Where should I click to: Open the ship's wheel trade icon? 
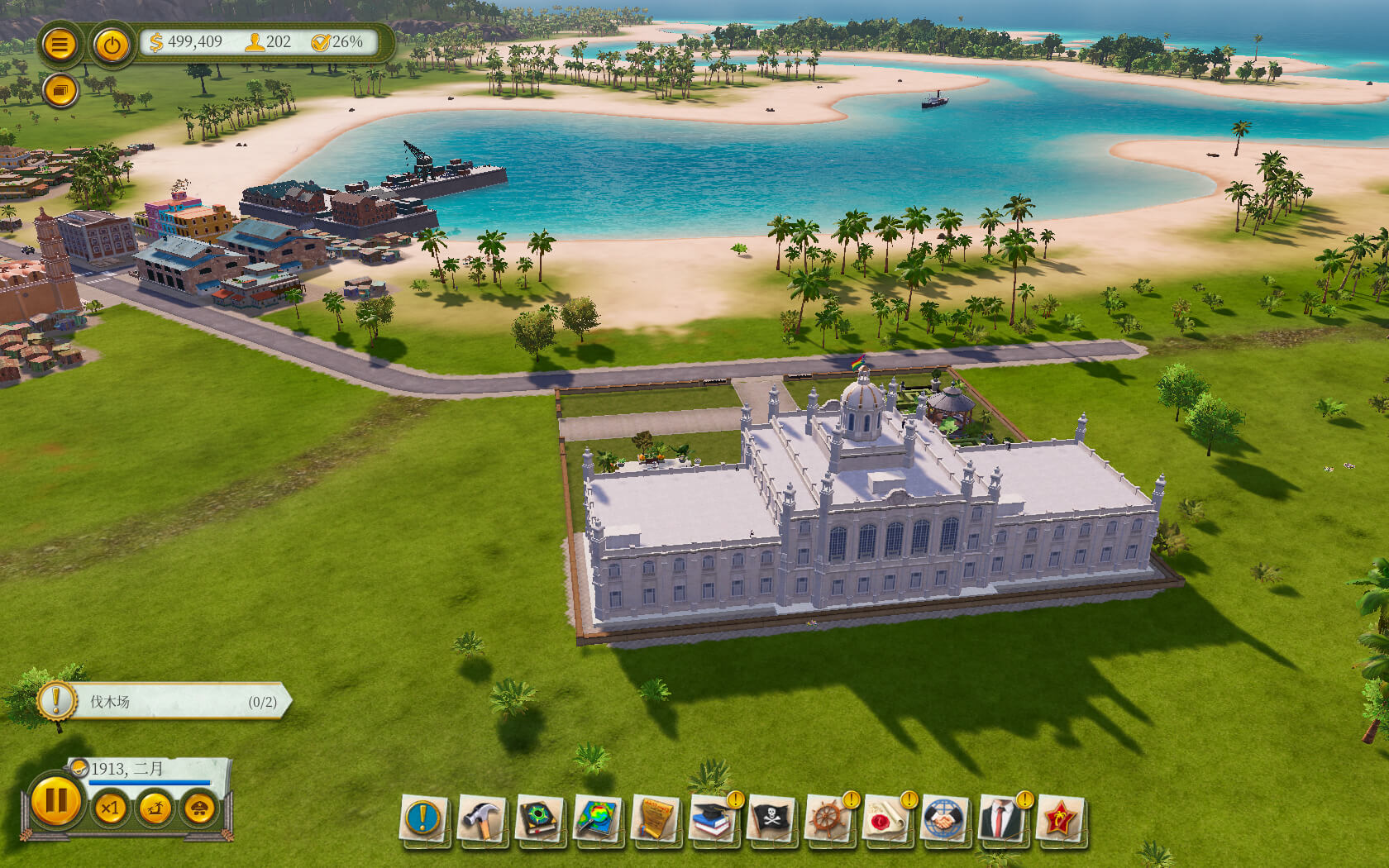pos(829,818)
